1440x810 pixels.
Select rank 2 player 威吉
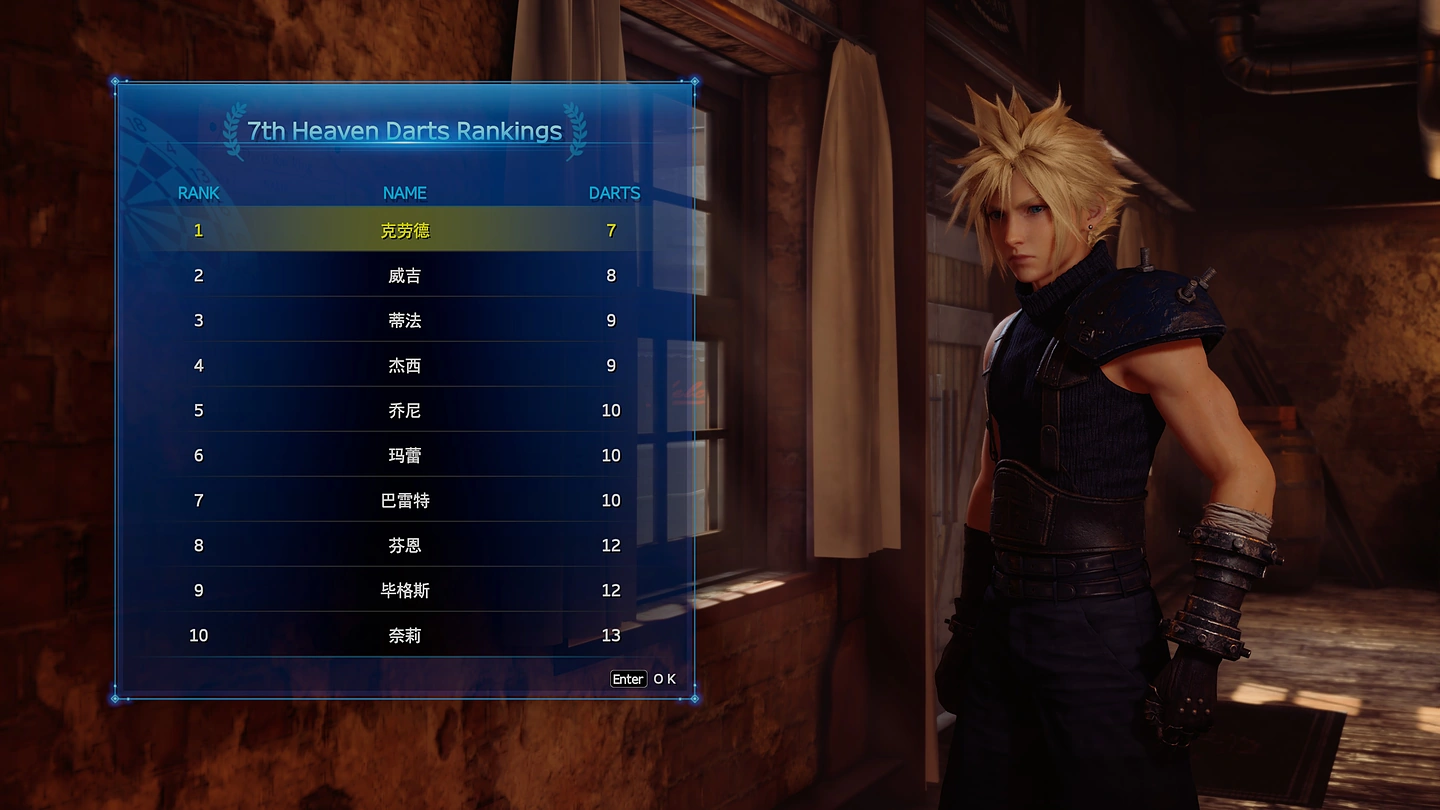(403, 275)
